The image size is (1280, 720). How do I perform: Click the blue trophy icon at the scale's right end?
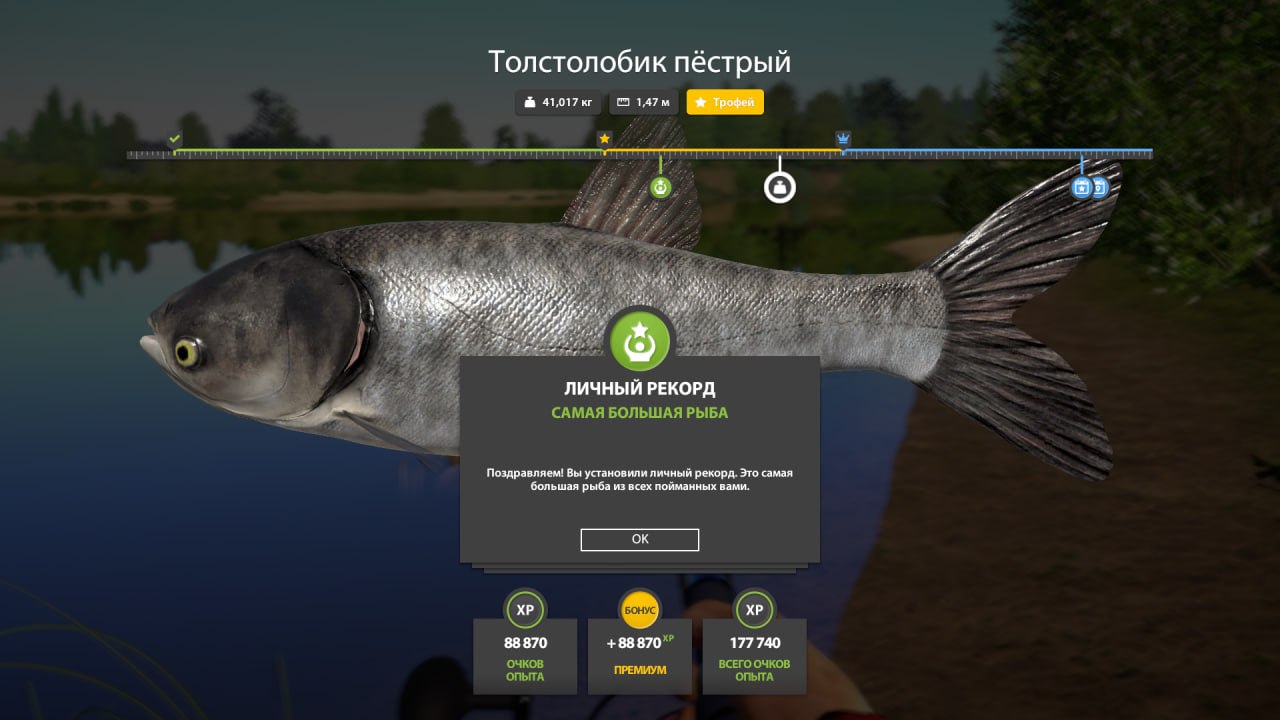click(1081, 188)
